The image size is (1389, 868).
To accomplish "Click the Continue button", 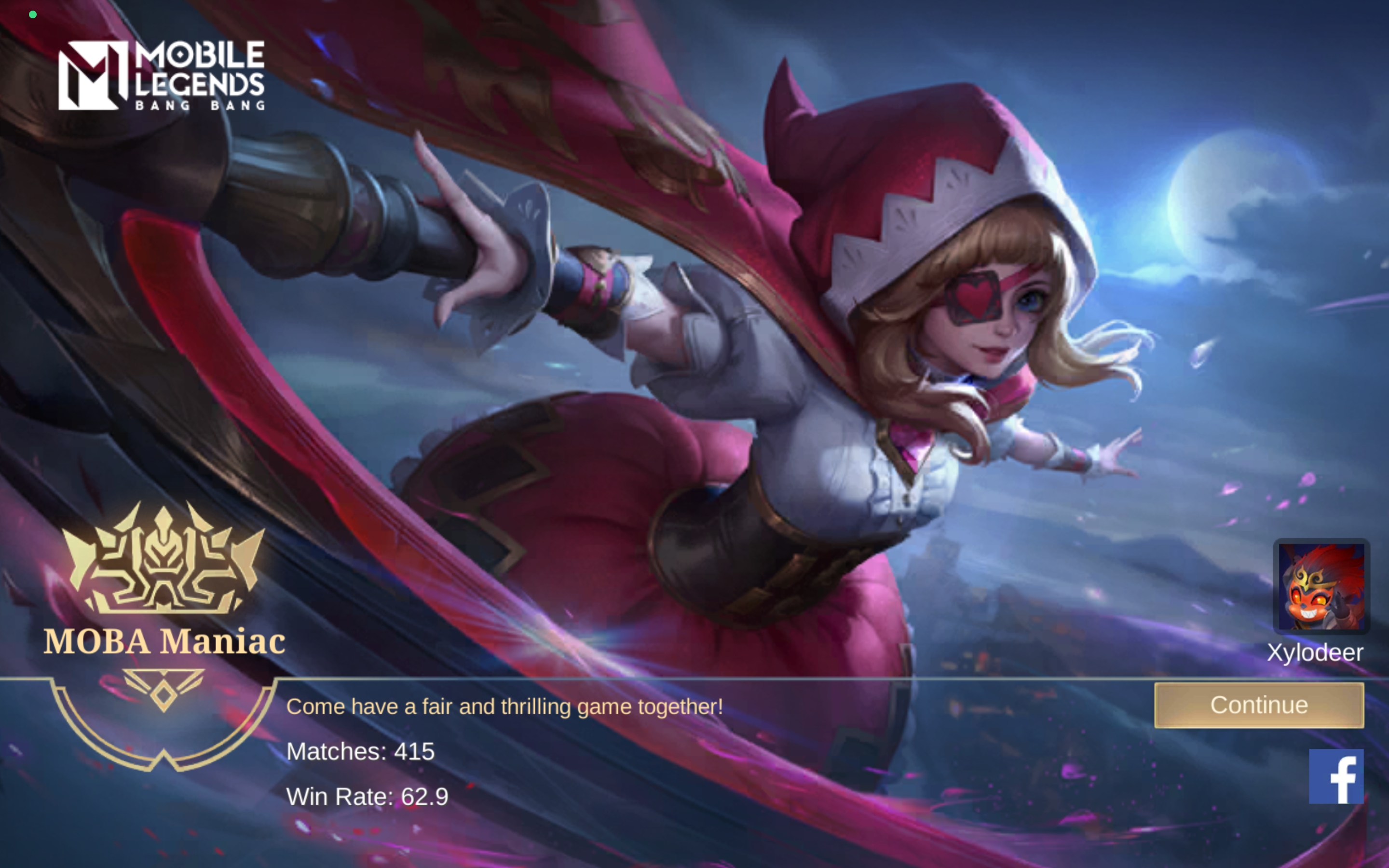I will (x=1259, y=705).
